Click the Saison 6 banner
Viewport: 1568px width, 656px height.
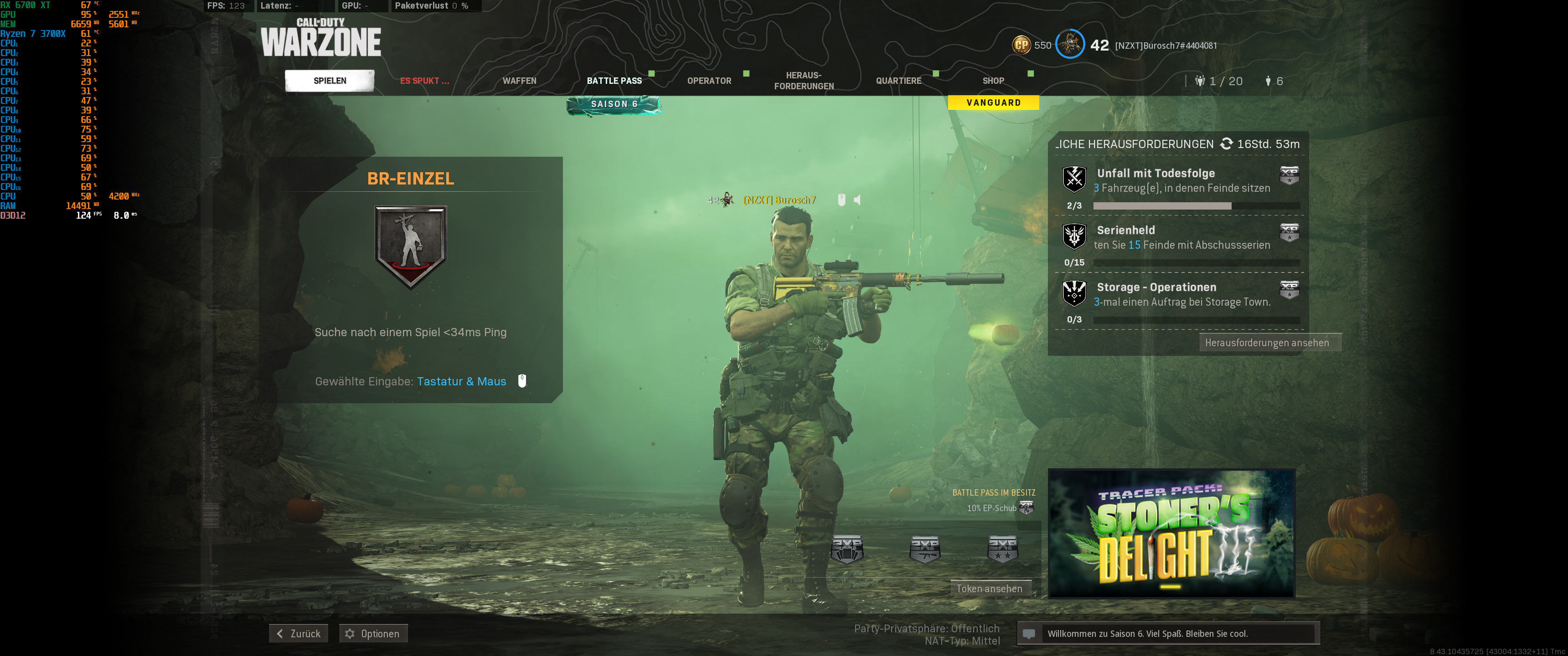tap(614, 104)
